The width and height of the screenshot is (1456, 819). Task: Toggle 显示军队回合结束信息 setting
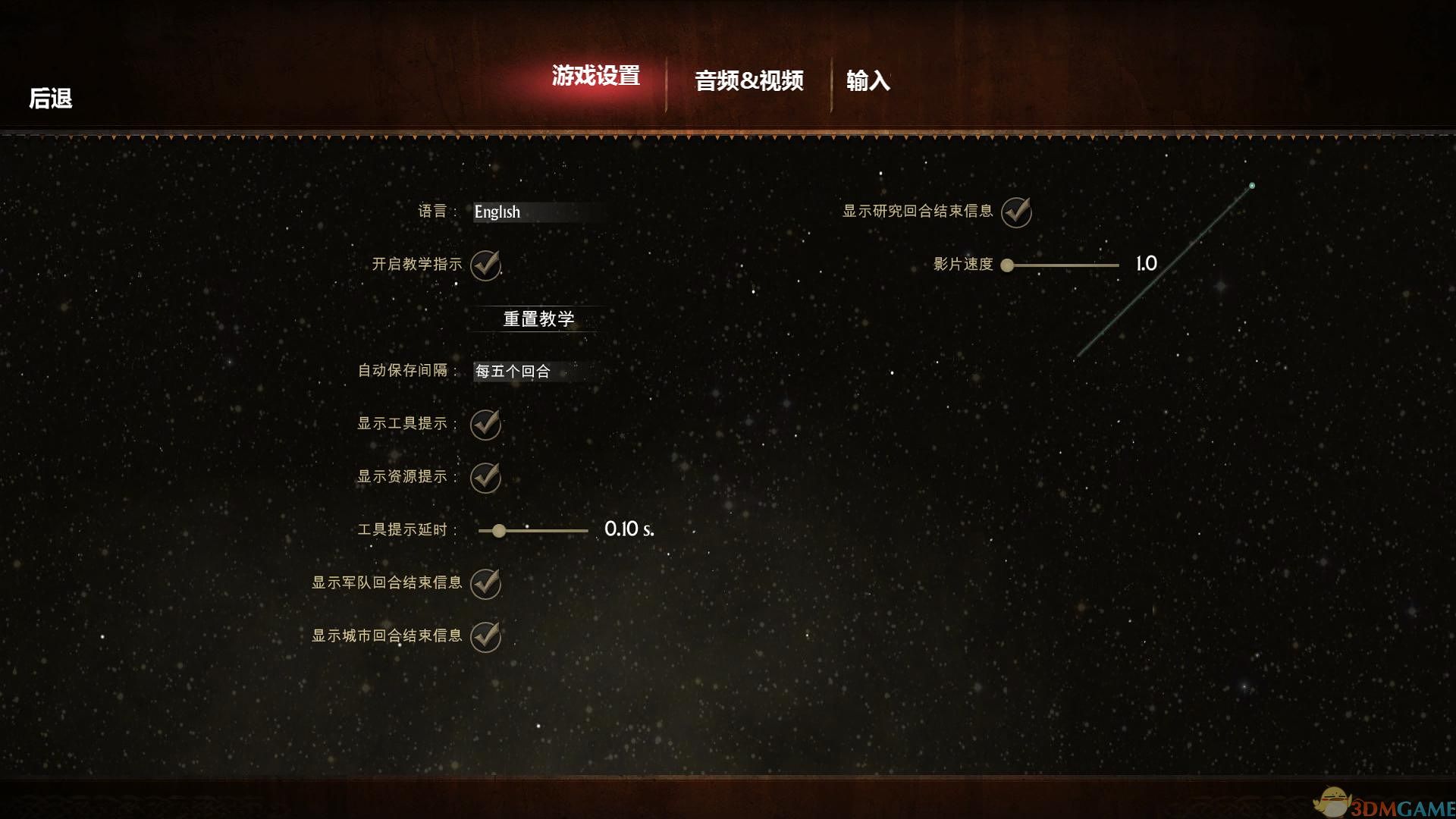pyautogui.click(x=485, y=585)
